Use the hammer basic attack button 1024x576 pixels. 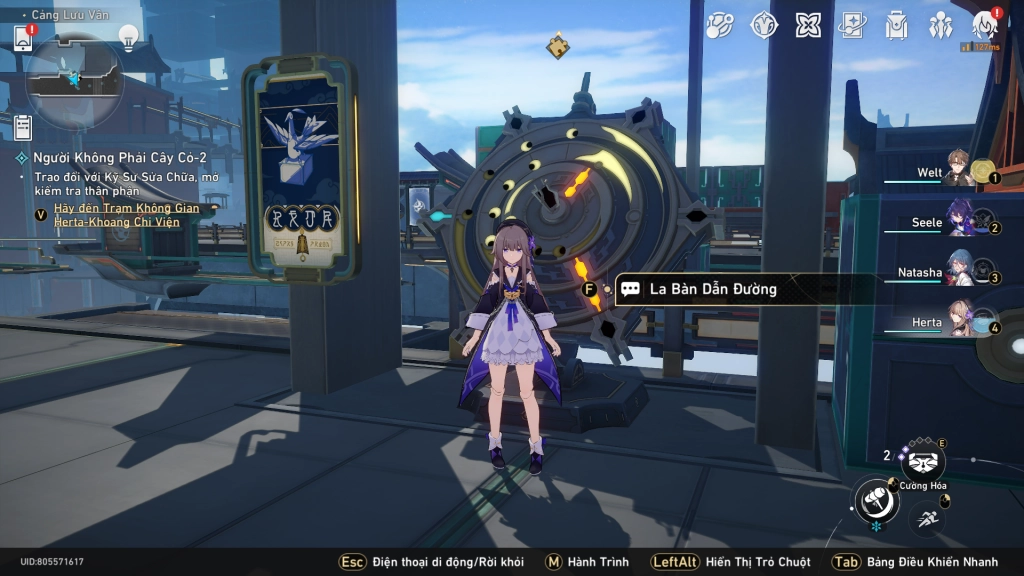coord(876,500)
